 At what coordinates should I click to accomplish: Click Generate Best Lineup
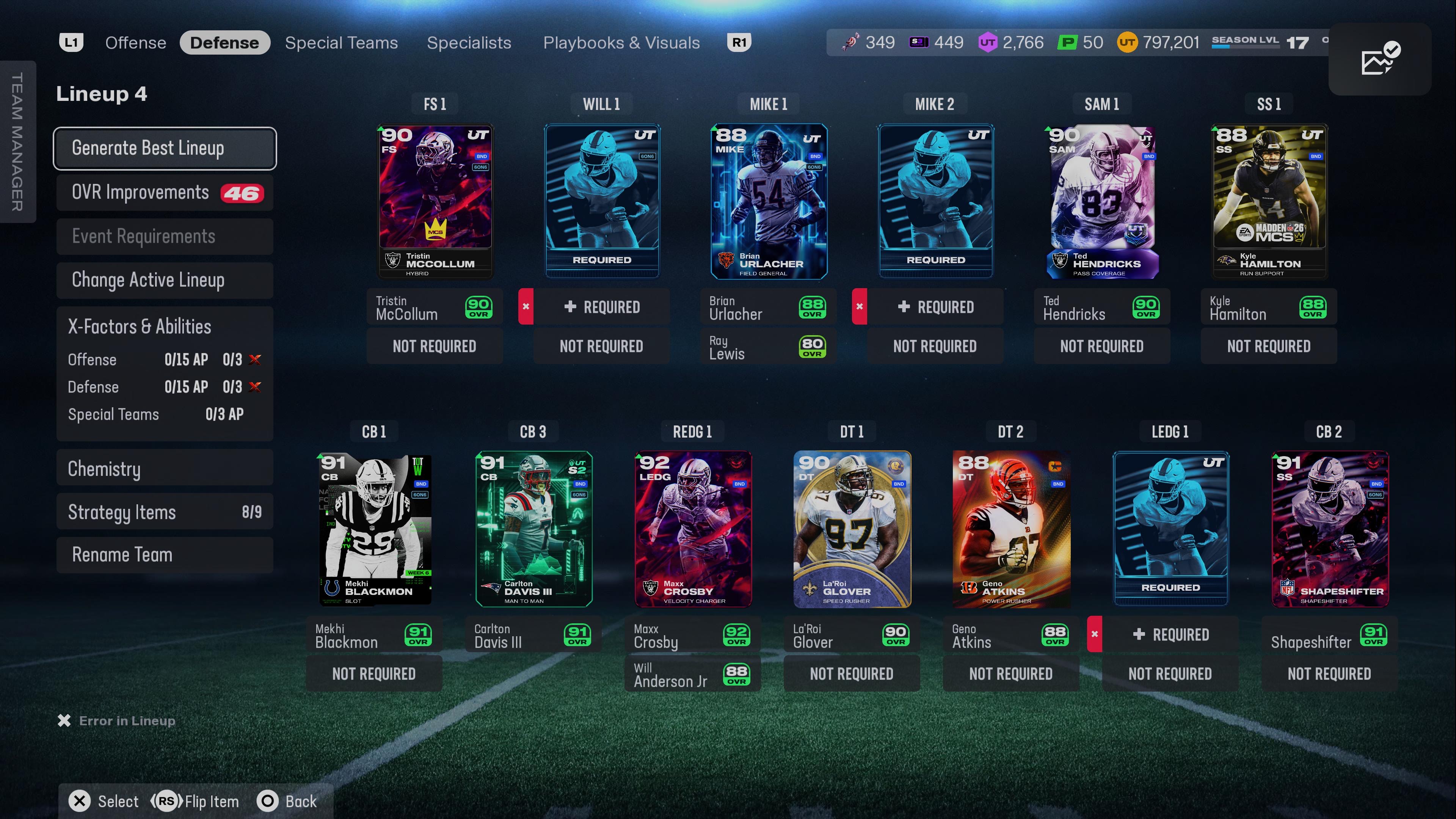pos(165,148)
